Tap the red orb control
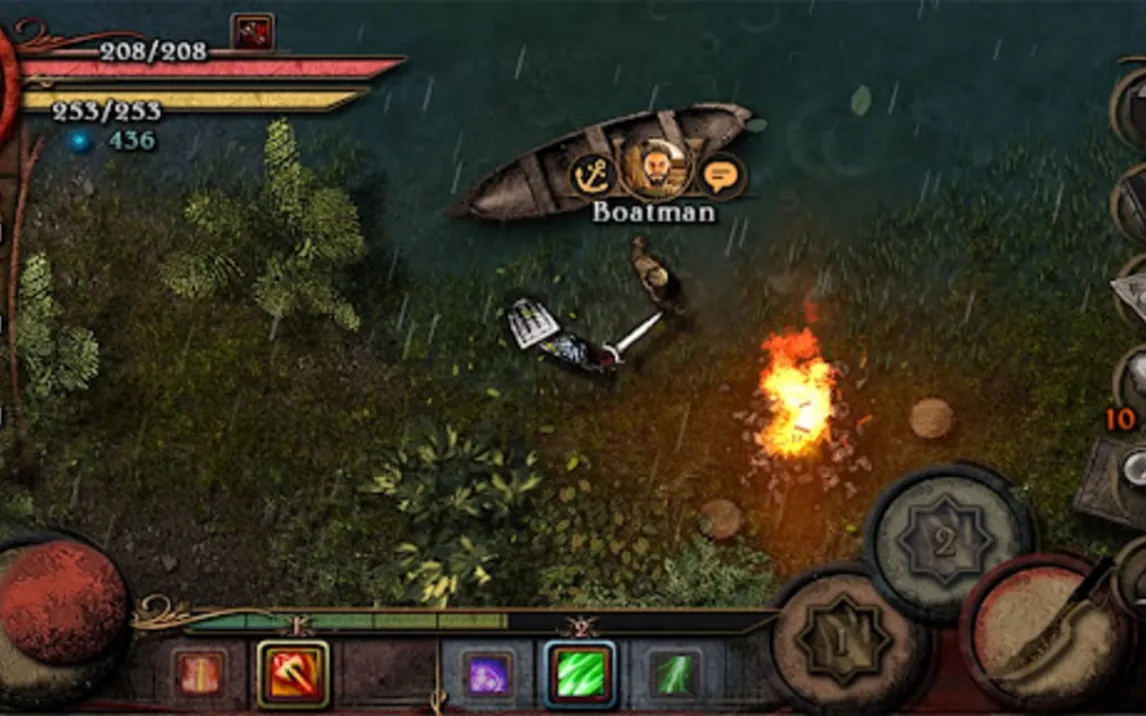The width and height of the screenshot is (1146, 716). pyautogui.click(x=60, y=600)
